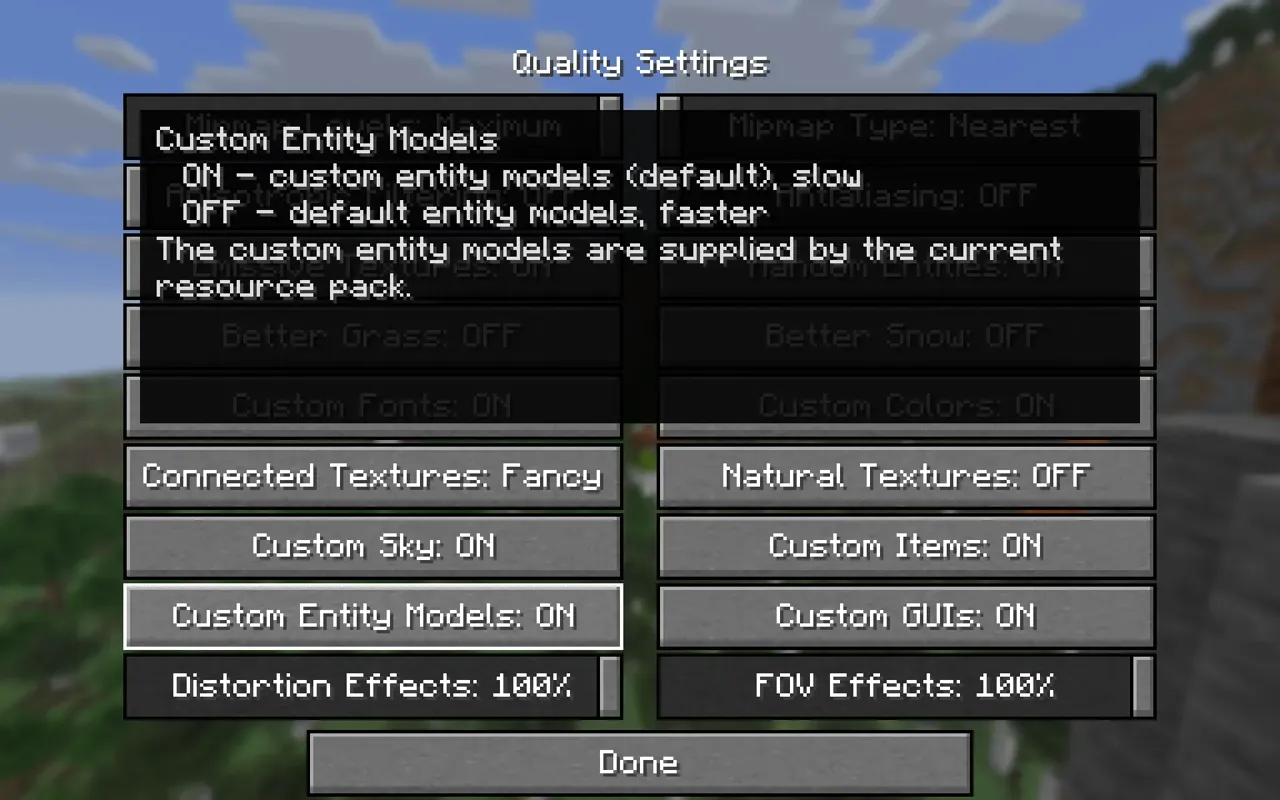Click the Quality Settings title area
Image resolution: width=1280 pixels, height=800 pixels.
[639, 62]
